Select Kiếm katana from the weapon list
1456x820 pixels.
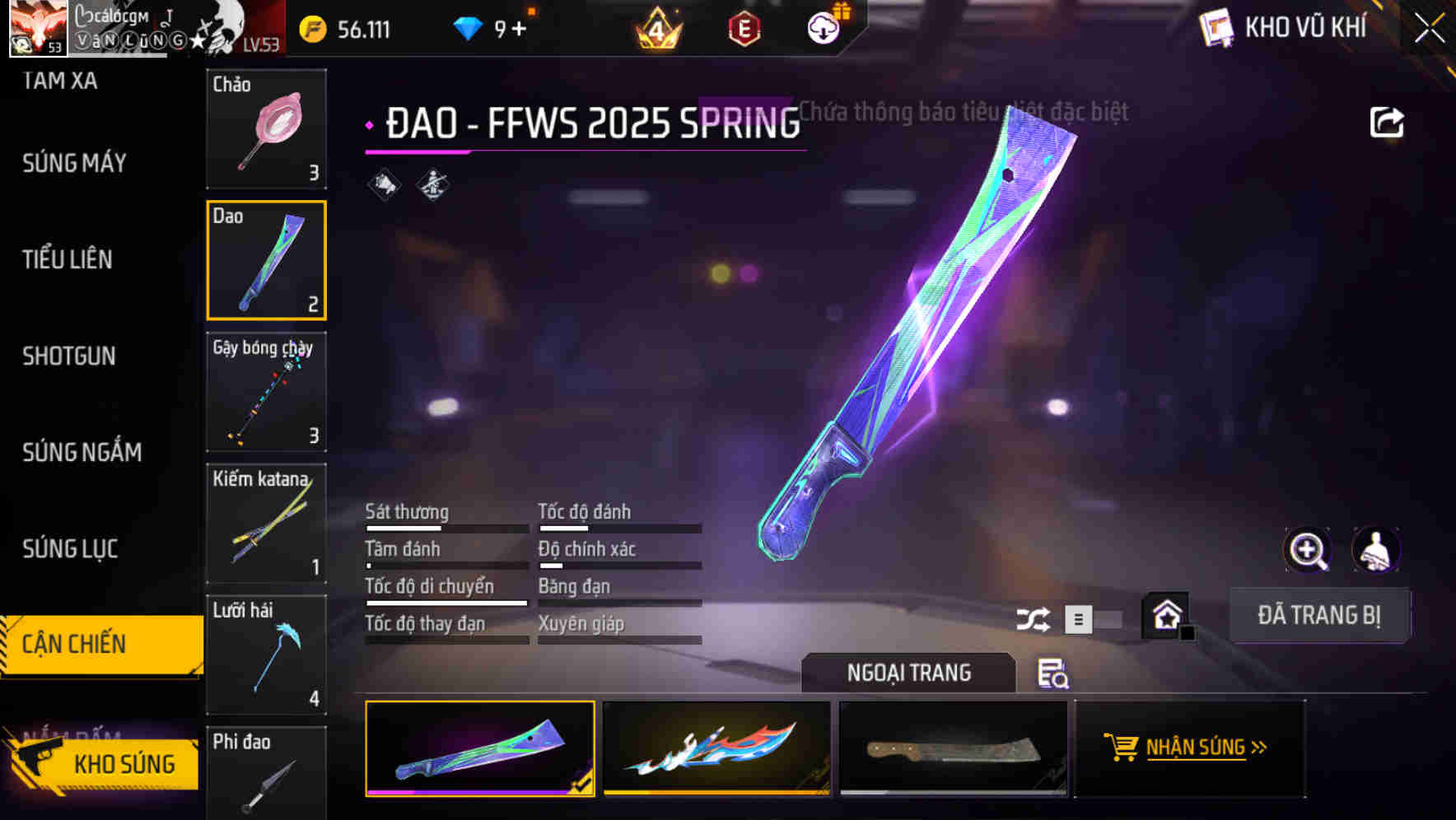[x=266, y=524]
